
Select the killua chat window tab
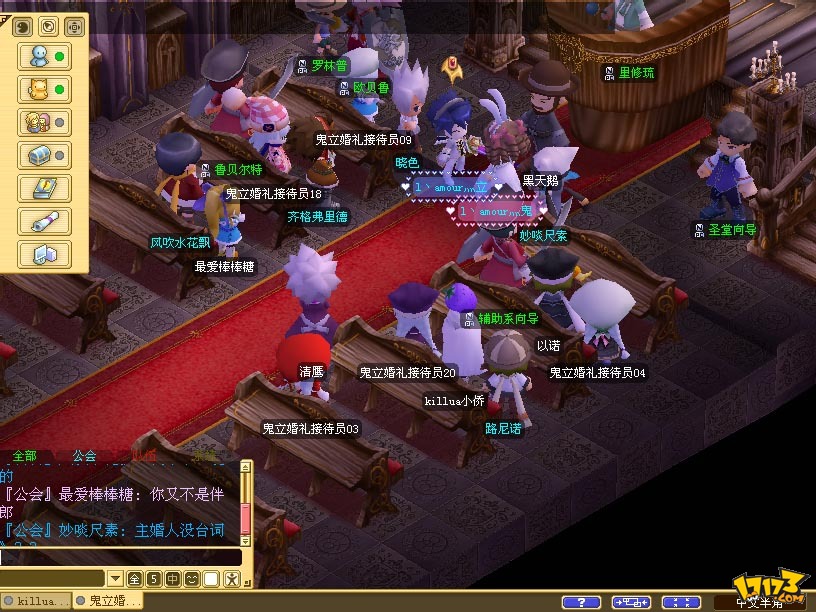pos(37,601)
